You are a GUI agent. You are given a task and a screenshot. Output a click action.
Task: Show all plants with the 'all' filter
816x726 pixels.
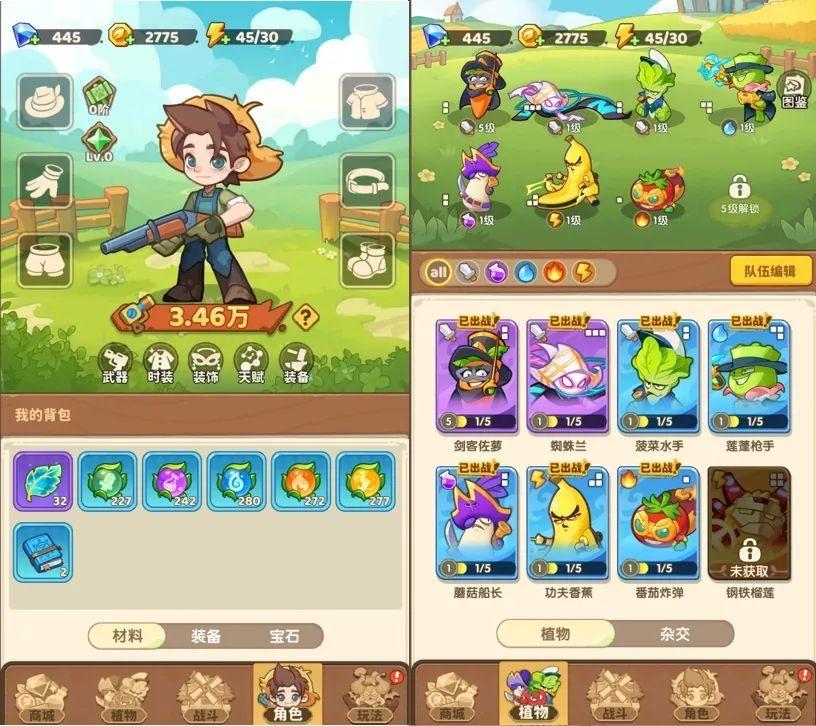point(438,271)
